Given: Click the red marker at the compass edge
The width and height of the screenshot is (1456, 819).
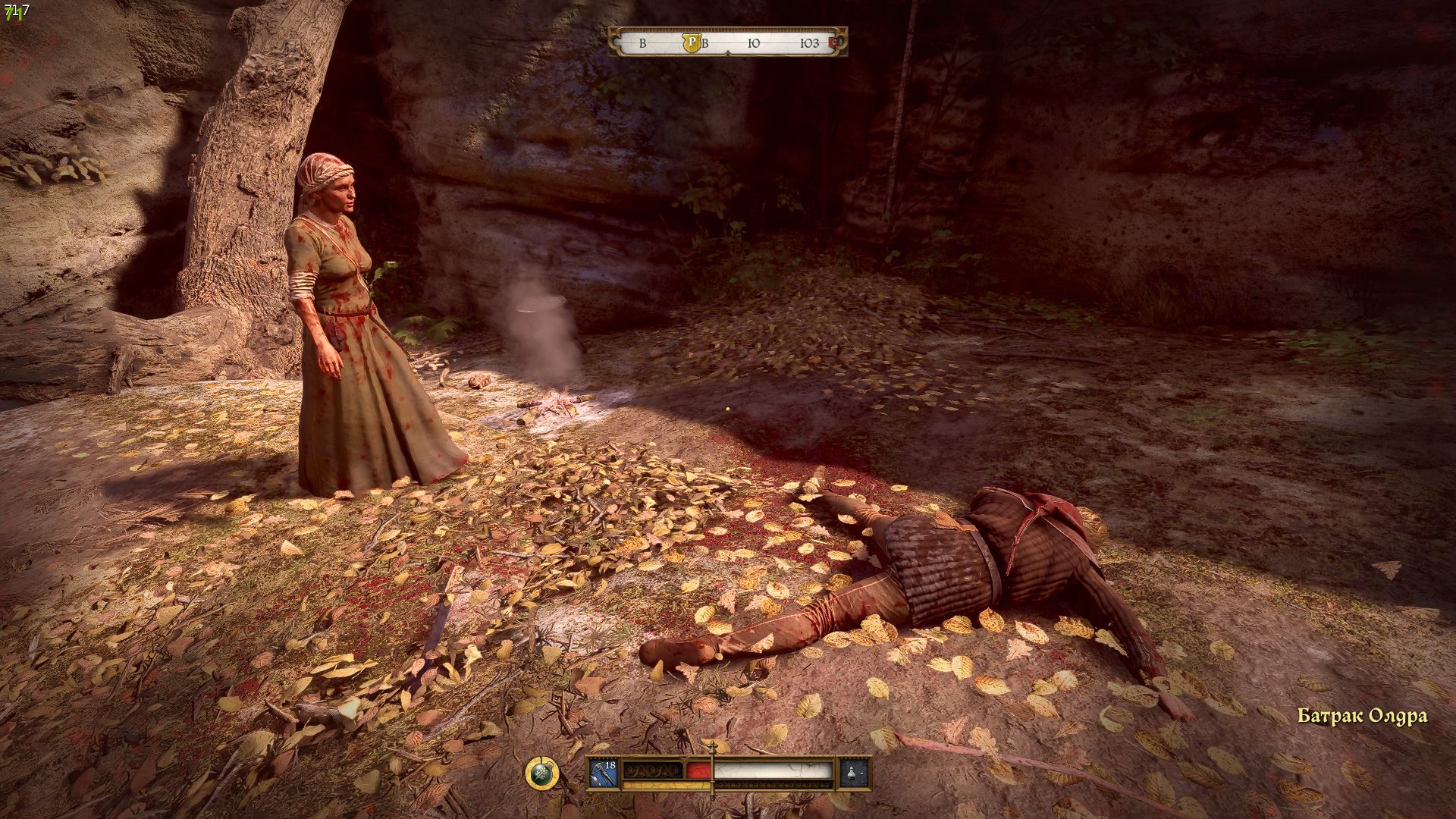Looking at the screenshot, I should coord(836,42).
